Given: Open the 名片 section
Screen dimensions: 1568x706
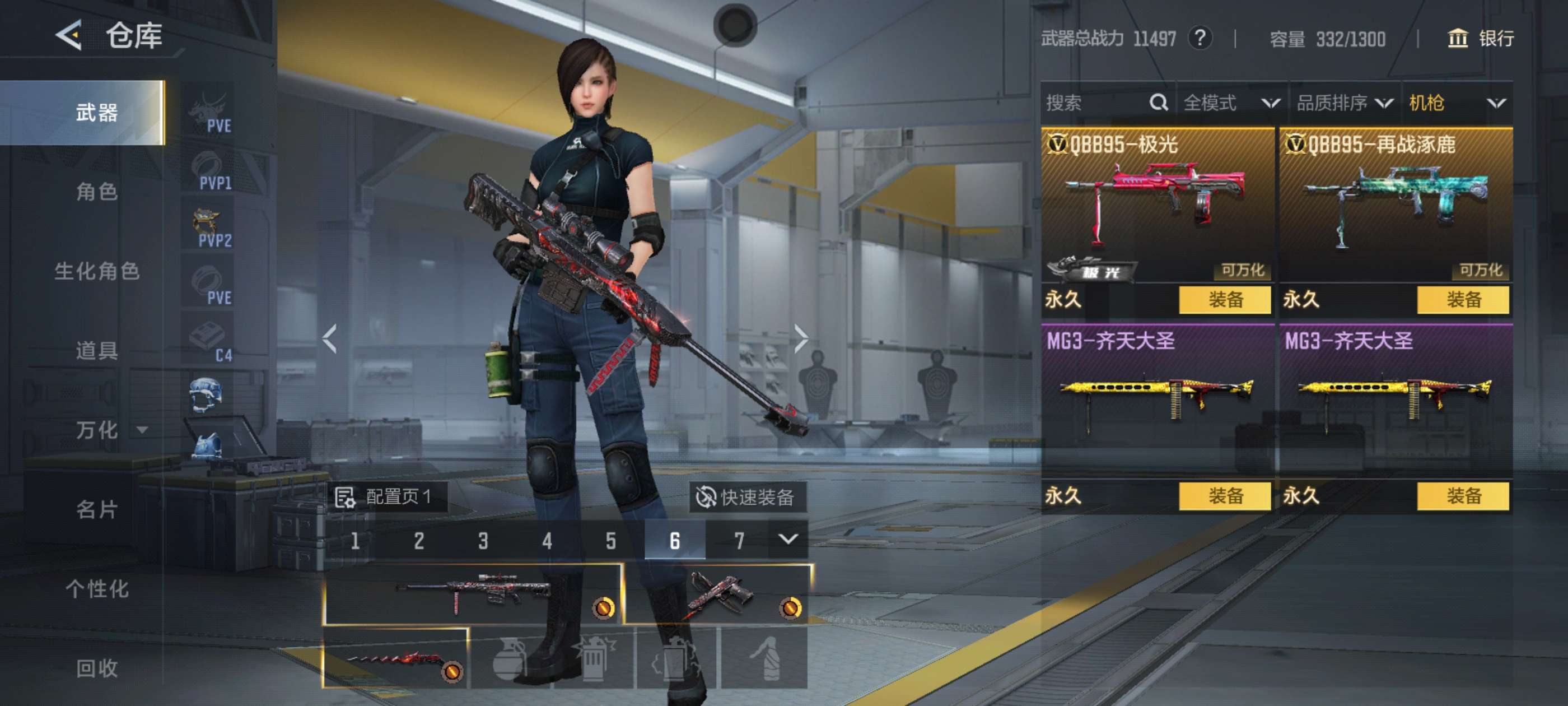Looking at the screenshot, I should click(96, 509).
